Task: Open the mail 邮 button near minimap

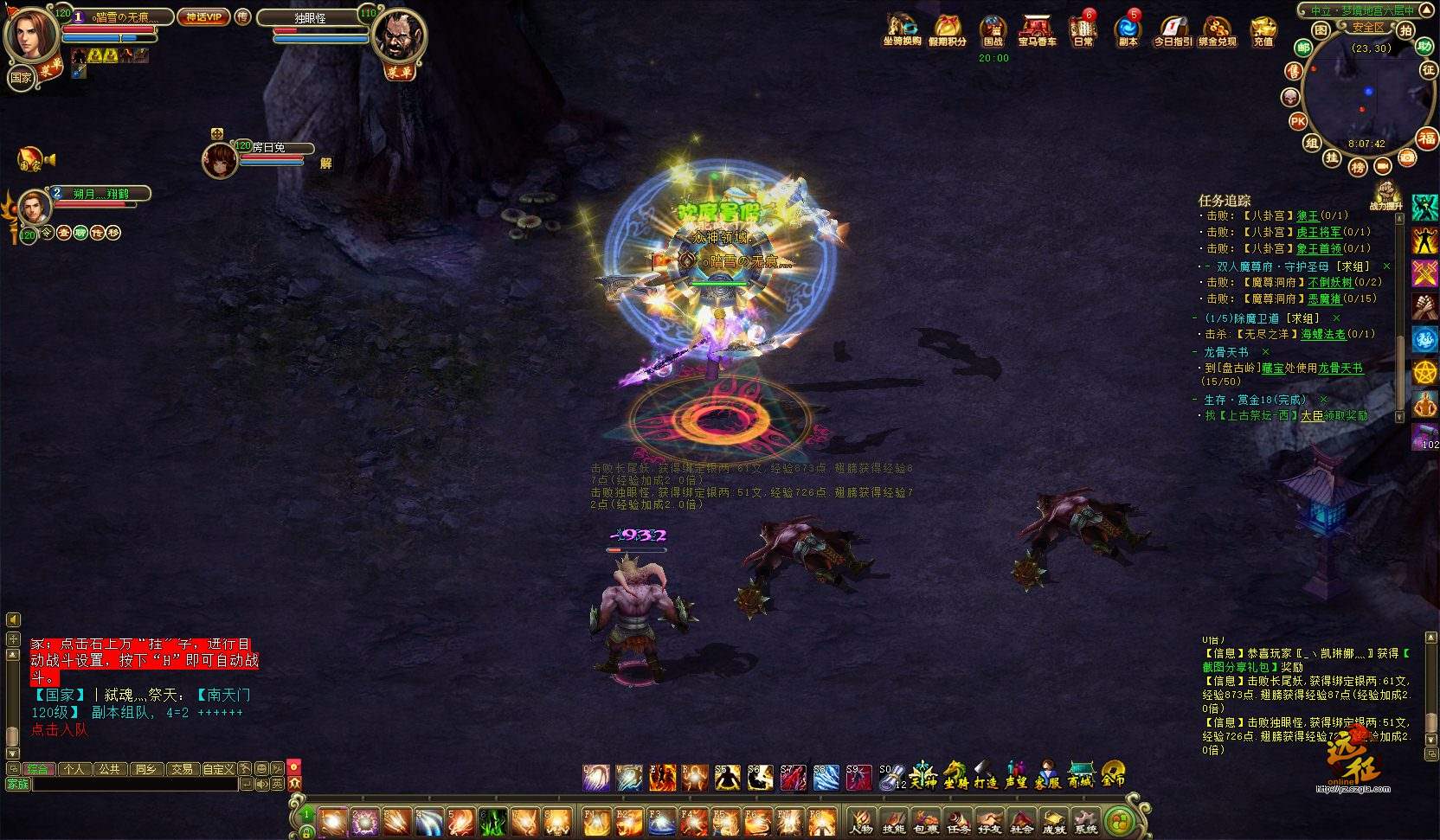Action: coord(1303,48)
